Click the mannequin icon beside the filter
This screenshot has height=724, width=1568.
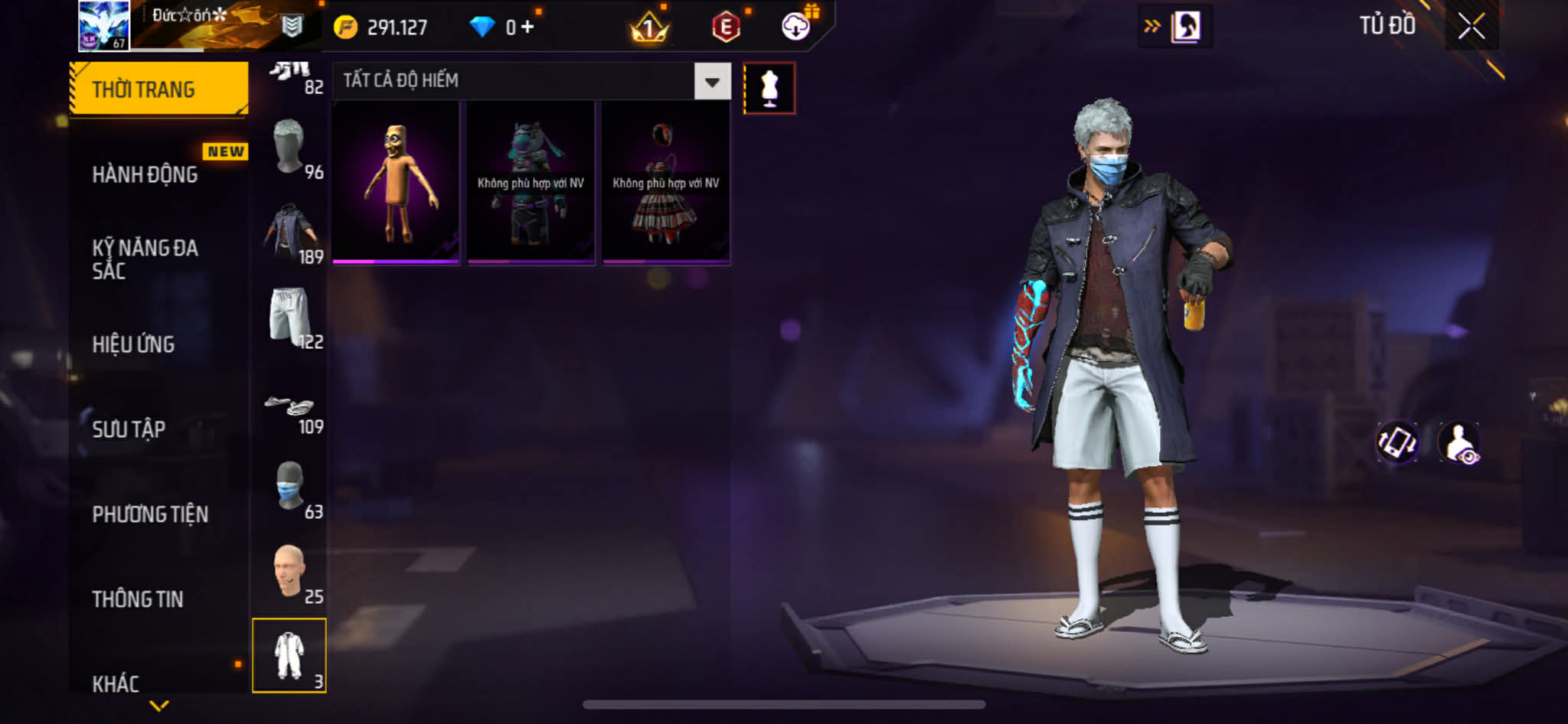769,89
